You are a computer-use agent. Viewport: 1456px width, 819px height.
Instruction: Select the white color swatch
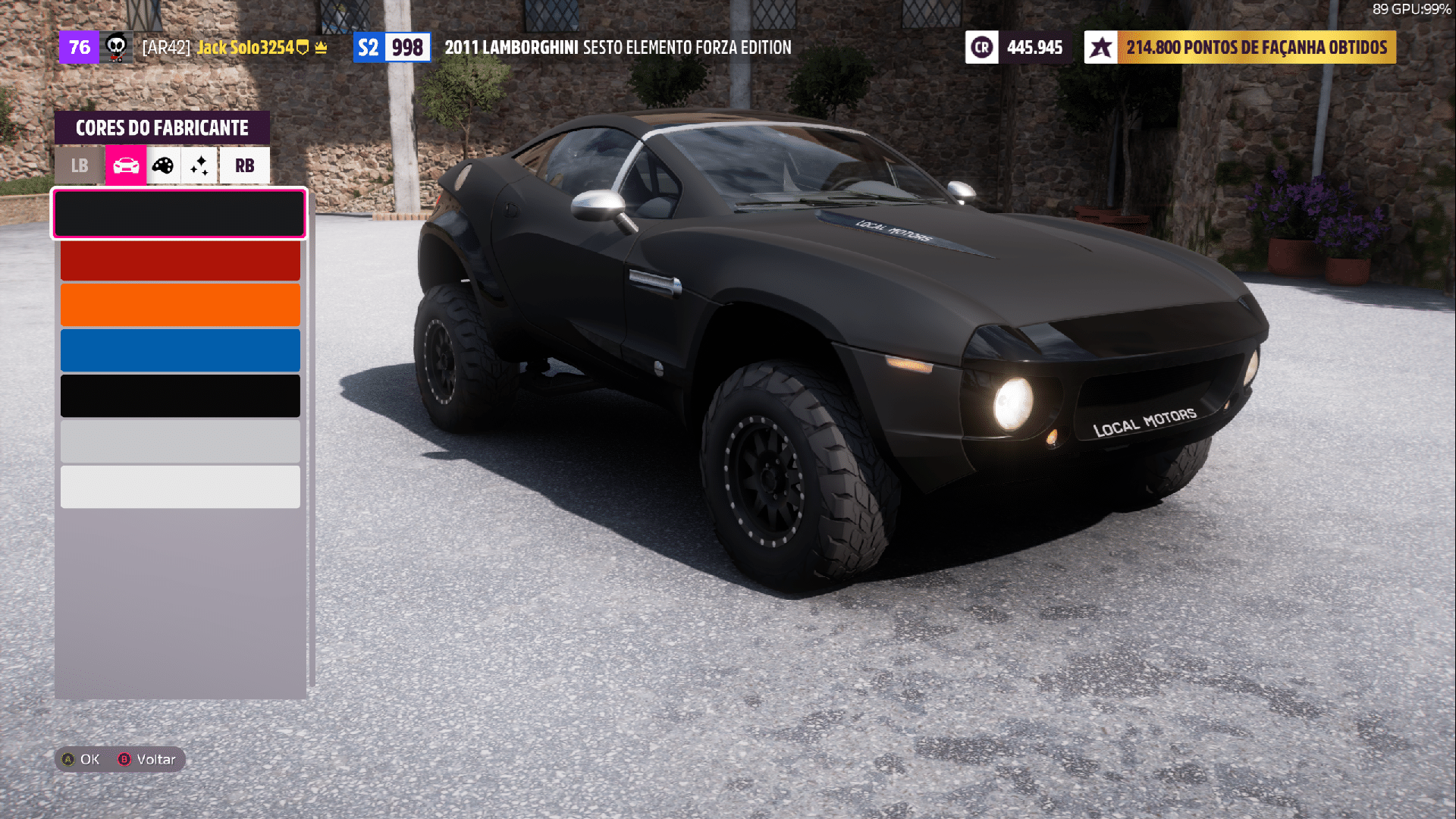(180, 486)
